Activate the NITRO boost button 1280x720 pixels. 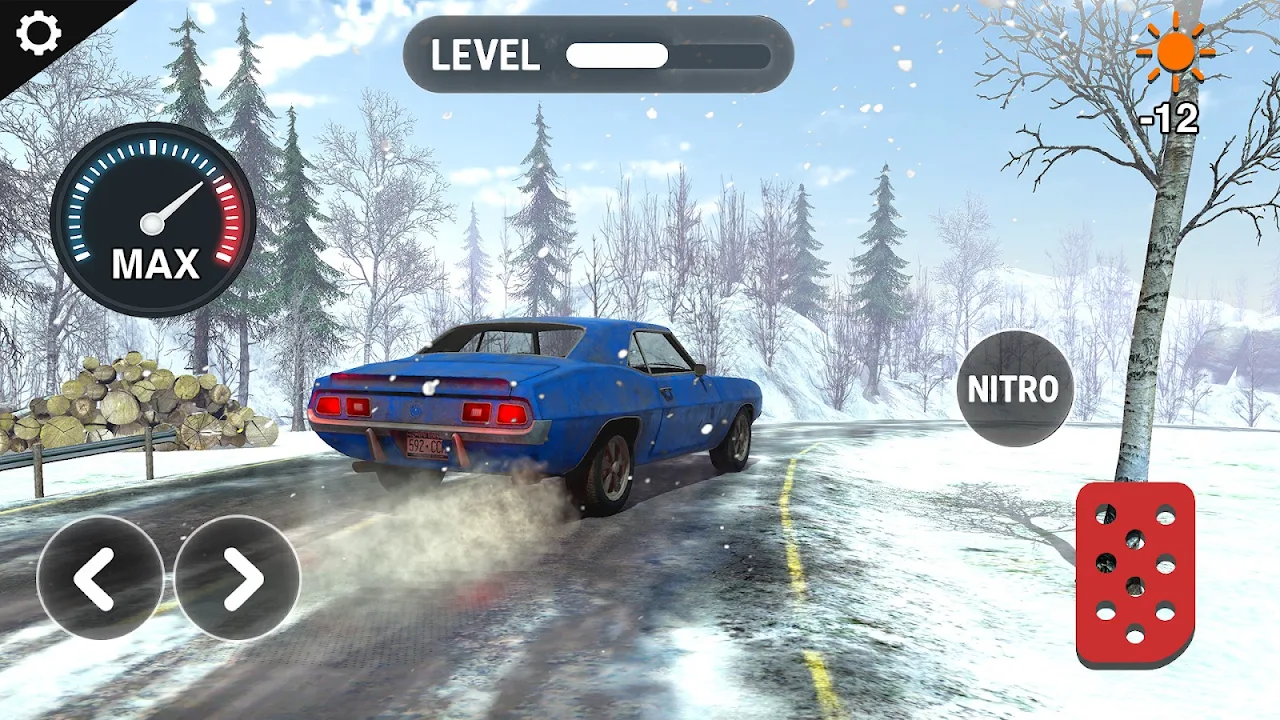pos(1014,389)
